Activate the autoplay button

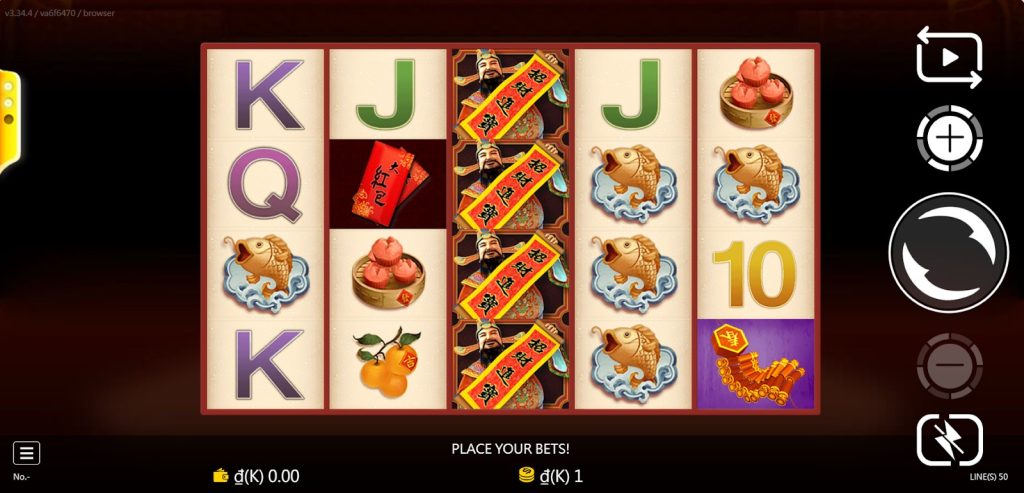point(949,57)
